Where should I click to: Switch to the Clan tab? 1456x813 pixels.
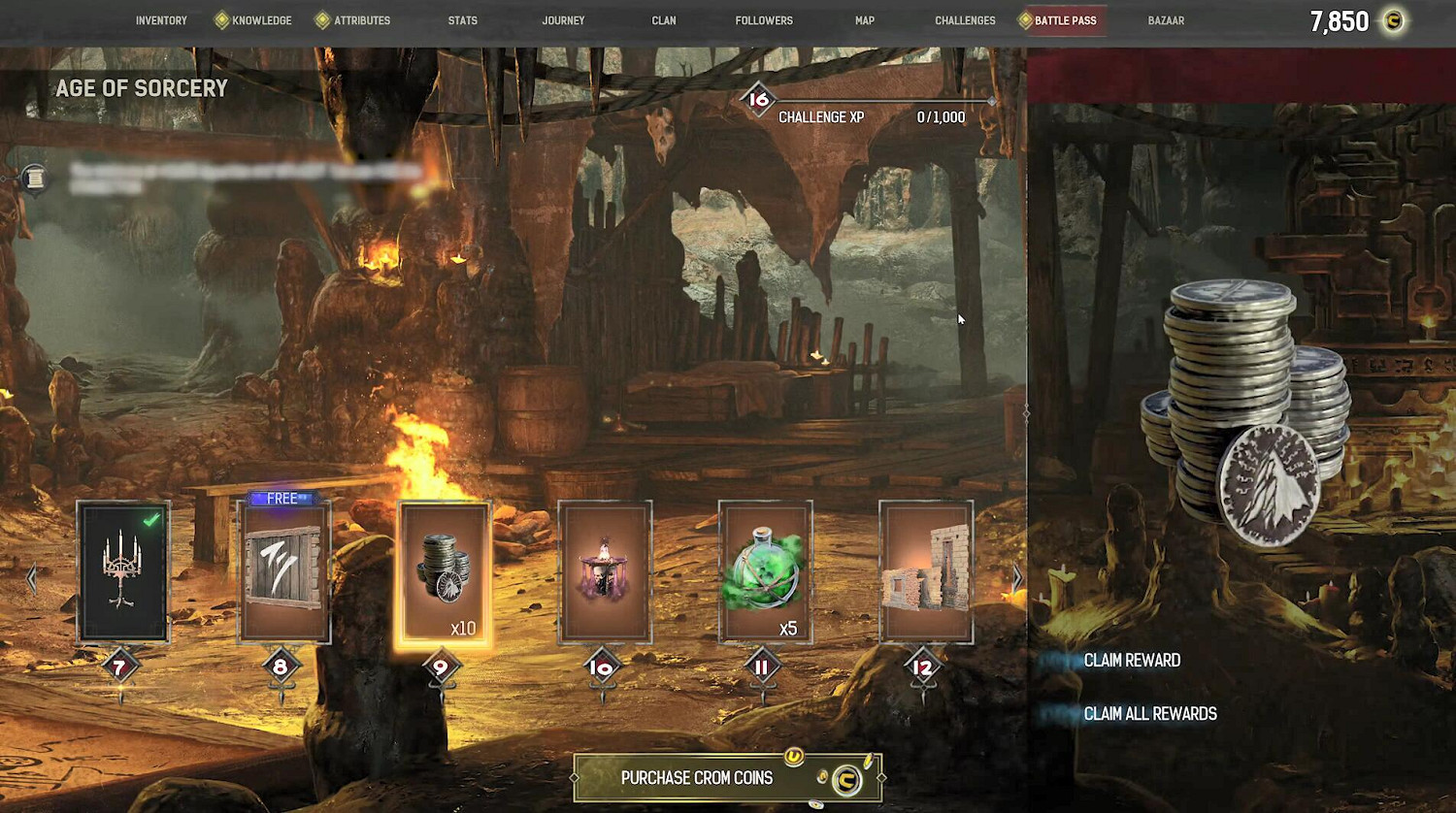pyautogui.click(x=664, y=20)
